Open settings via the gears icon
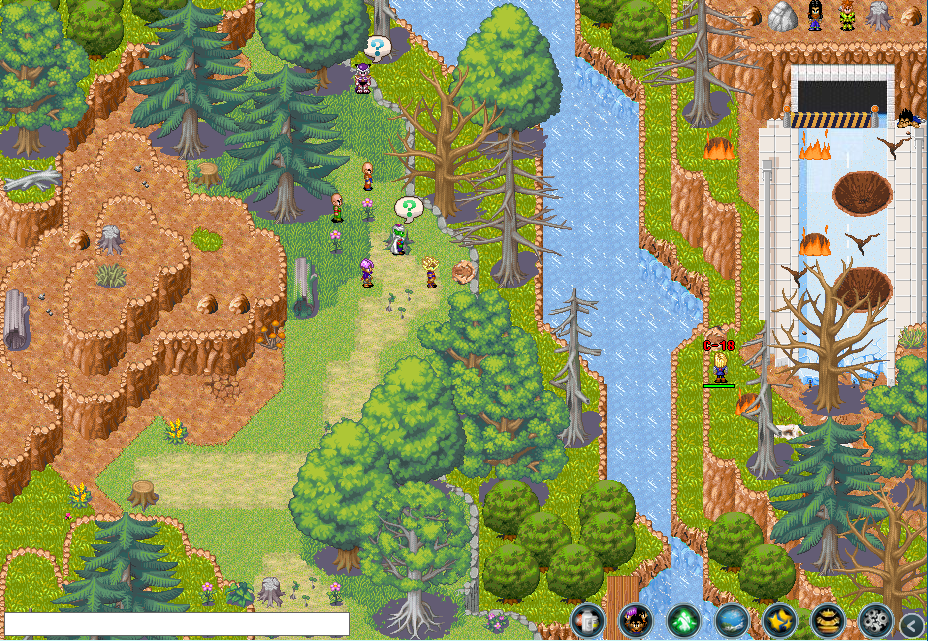The image size is (928, 641). [876, 621]
